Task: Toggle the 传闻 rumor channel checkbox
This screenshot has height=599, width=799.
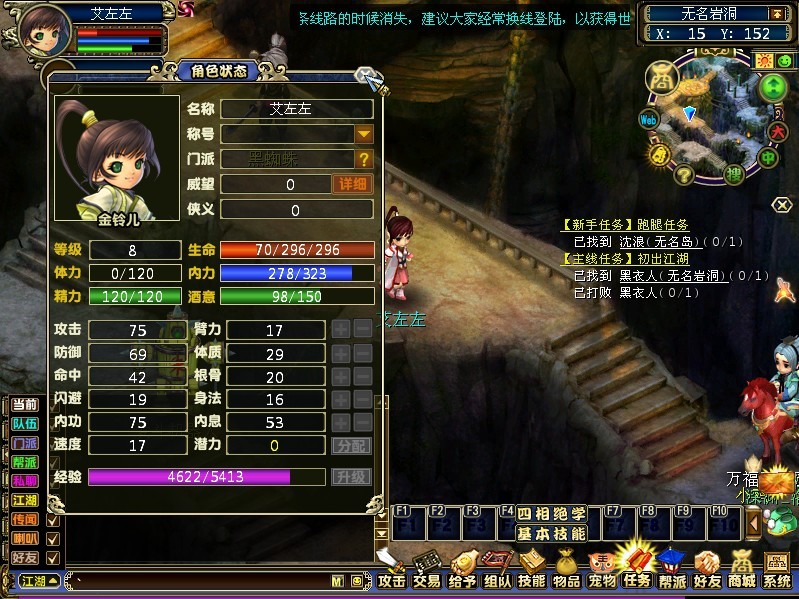Action: [x=53, y=521]
